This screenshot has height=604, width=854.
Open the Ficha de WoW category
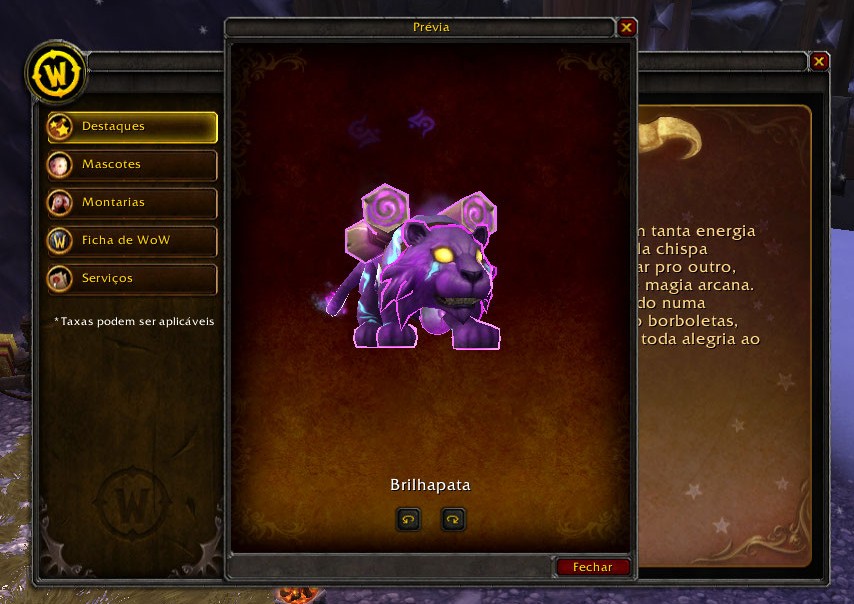[x=132, y=240]
